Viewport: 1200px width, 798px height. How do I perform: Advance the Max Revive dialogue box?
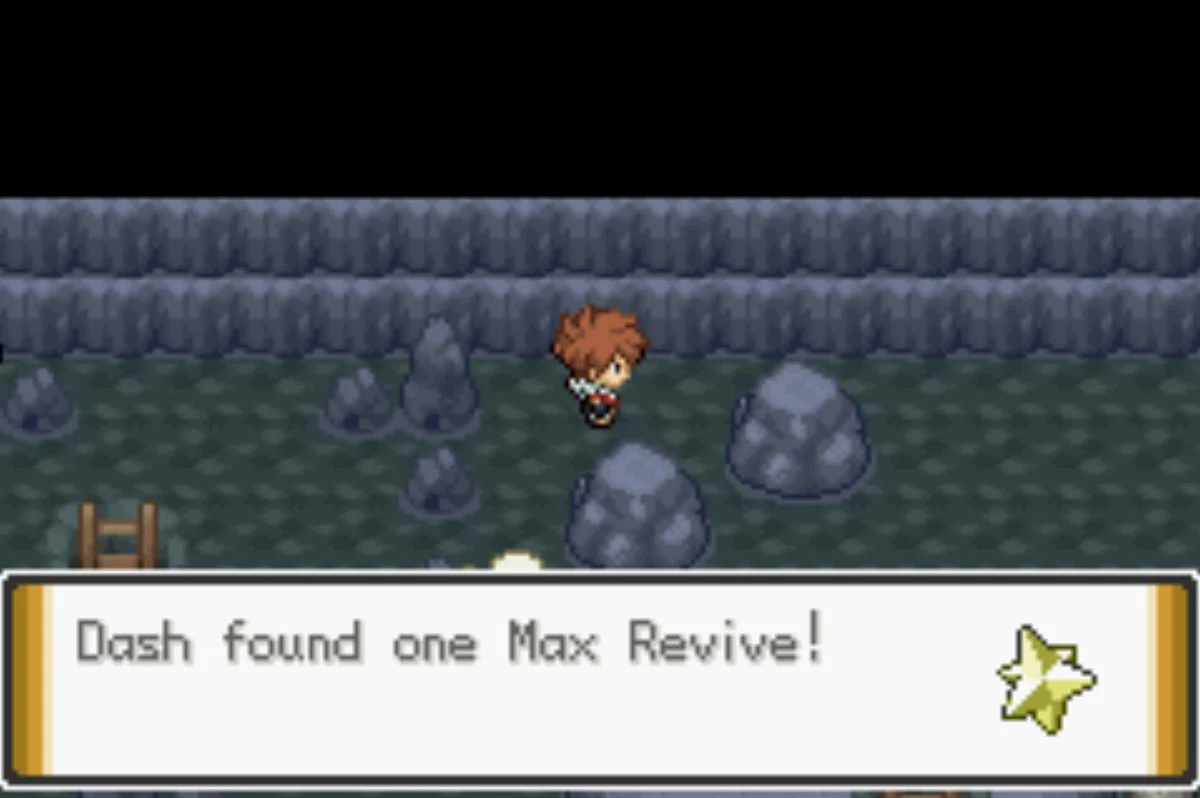(600, 678)
